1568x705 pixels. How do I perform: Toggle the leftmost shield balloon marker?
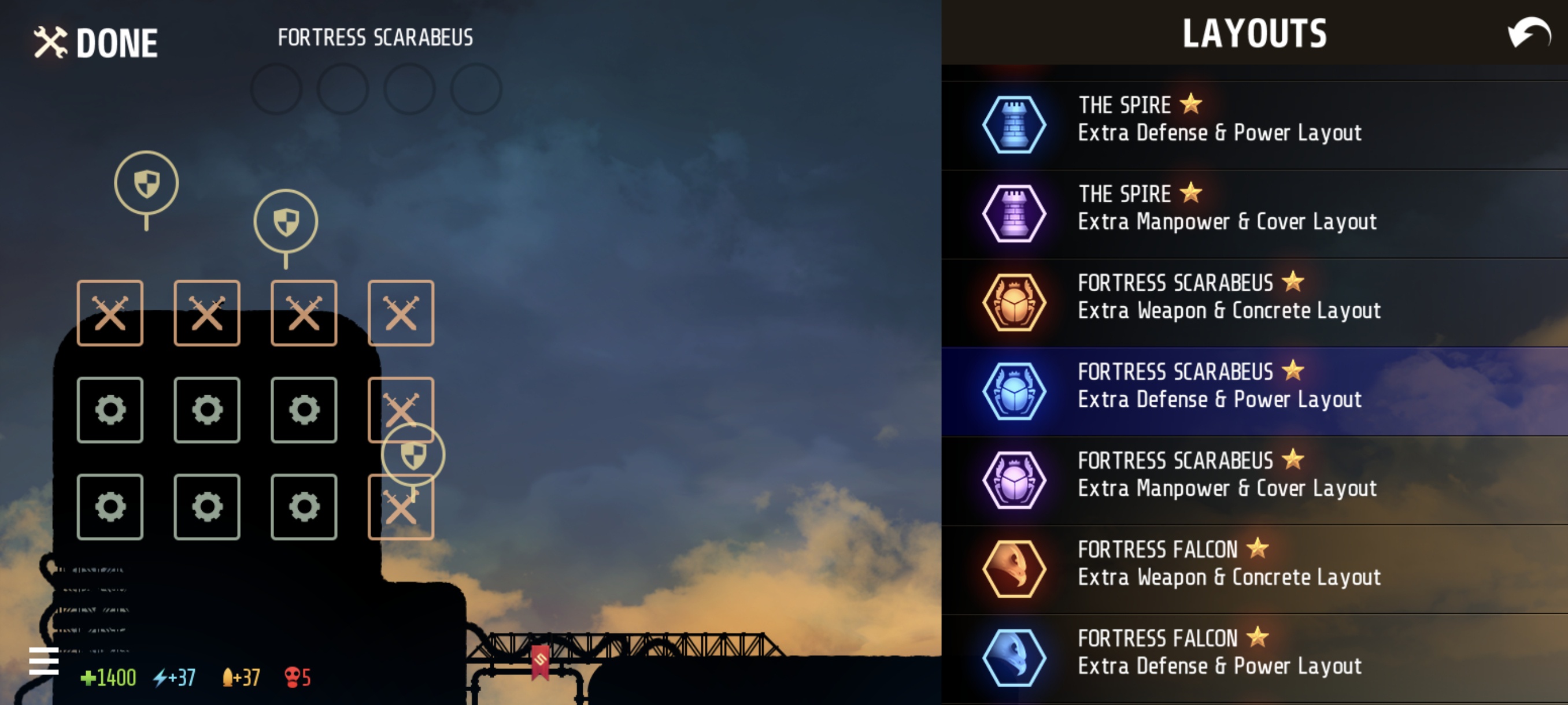click(x=146, y=184)
